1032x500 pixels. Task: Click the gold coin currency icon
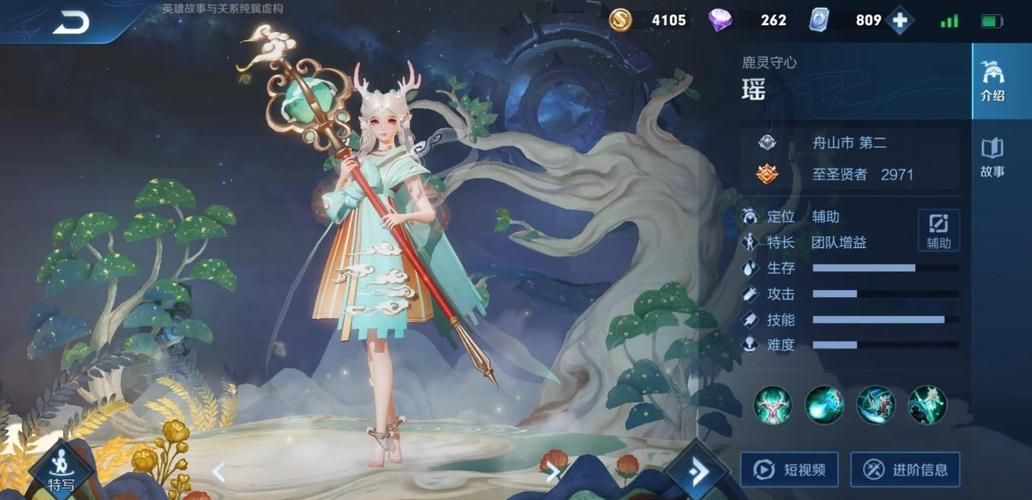620,20
